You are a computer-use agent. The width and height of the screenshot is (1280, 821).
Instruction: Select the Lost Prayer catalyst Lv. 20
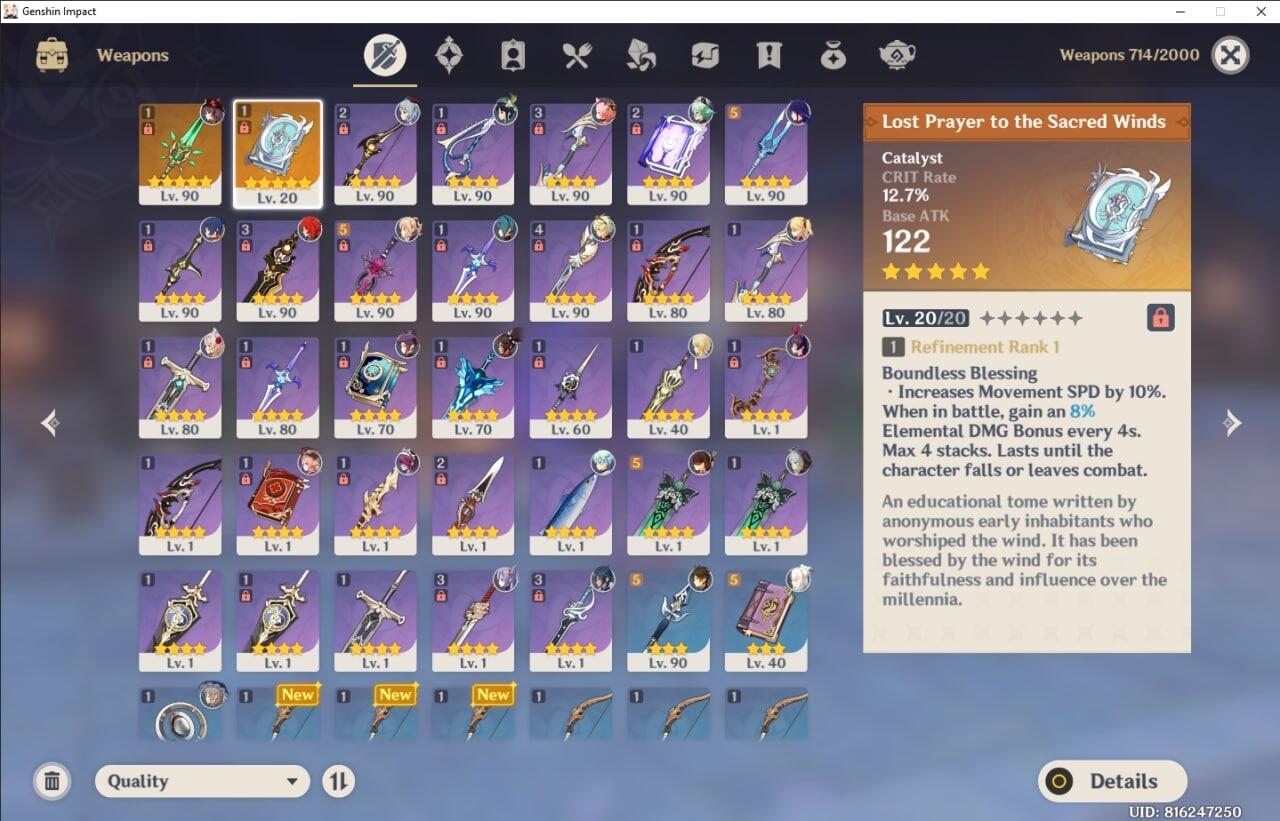tap(278, 154)
